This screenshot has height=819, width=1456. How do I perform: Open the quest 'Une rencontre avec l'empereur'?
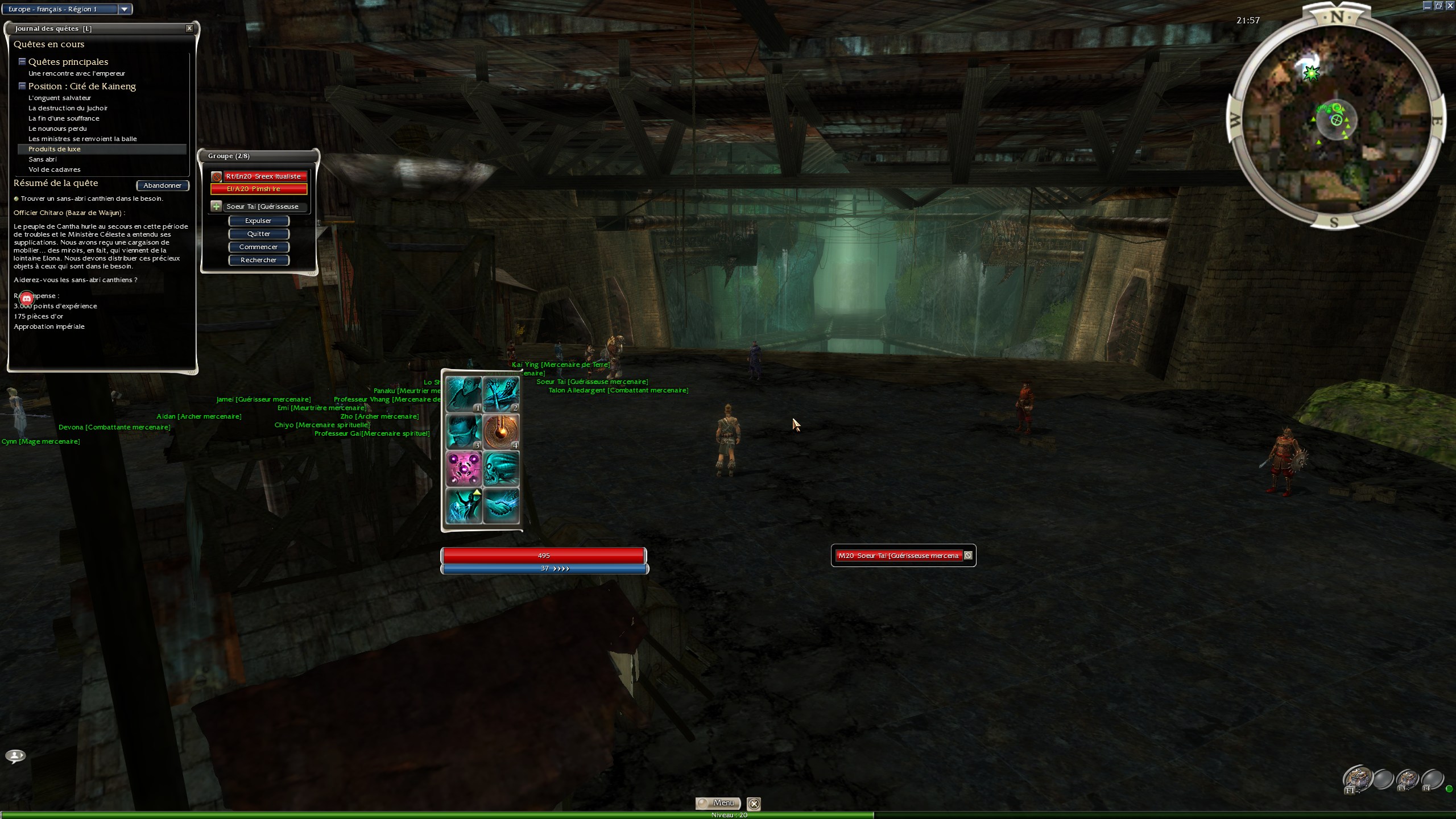click(77, 73)
